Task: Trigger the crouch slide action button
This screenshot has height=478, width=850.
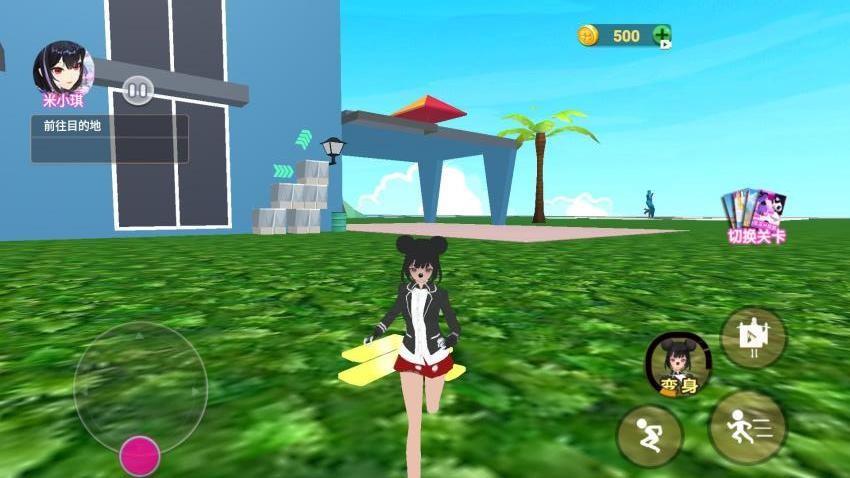Action: coord(649,436)
